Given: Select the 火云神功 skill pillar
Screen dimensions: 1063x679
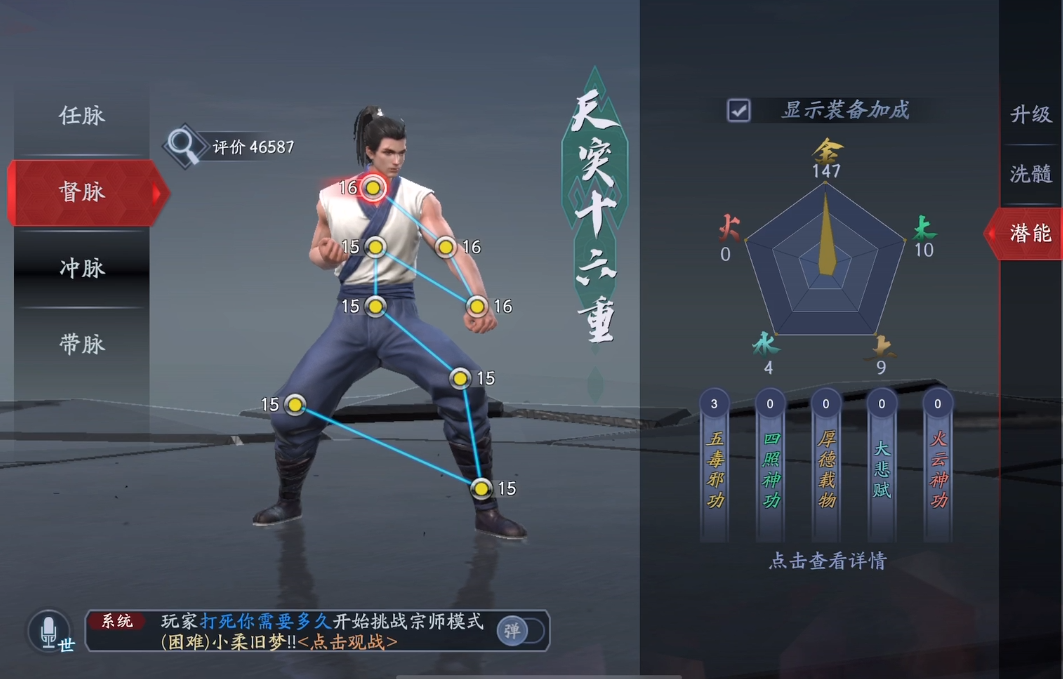Looking at the screenshot, I should pyautogui.click(x=938, y=464).
